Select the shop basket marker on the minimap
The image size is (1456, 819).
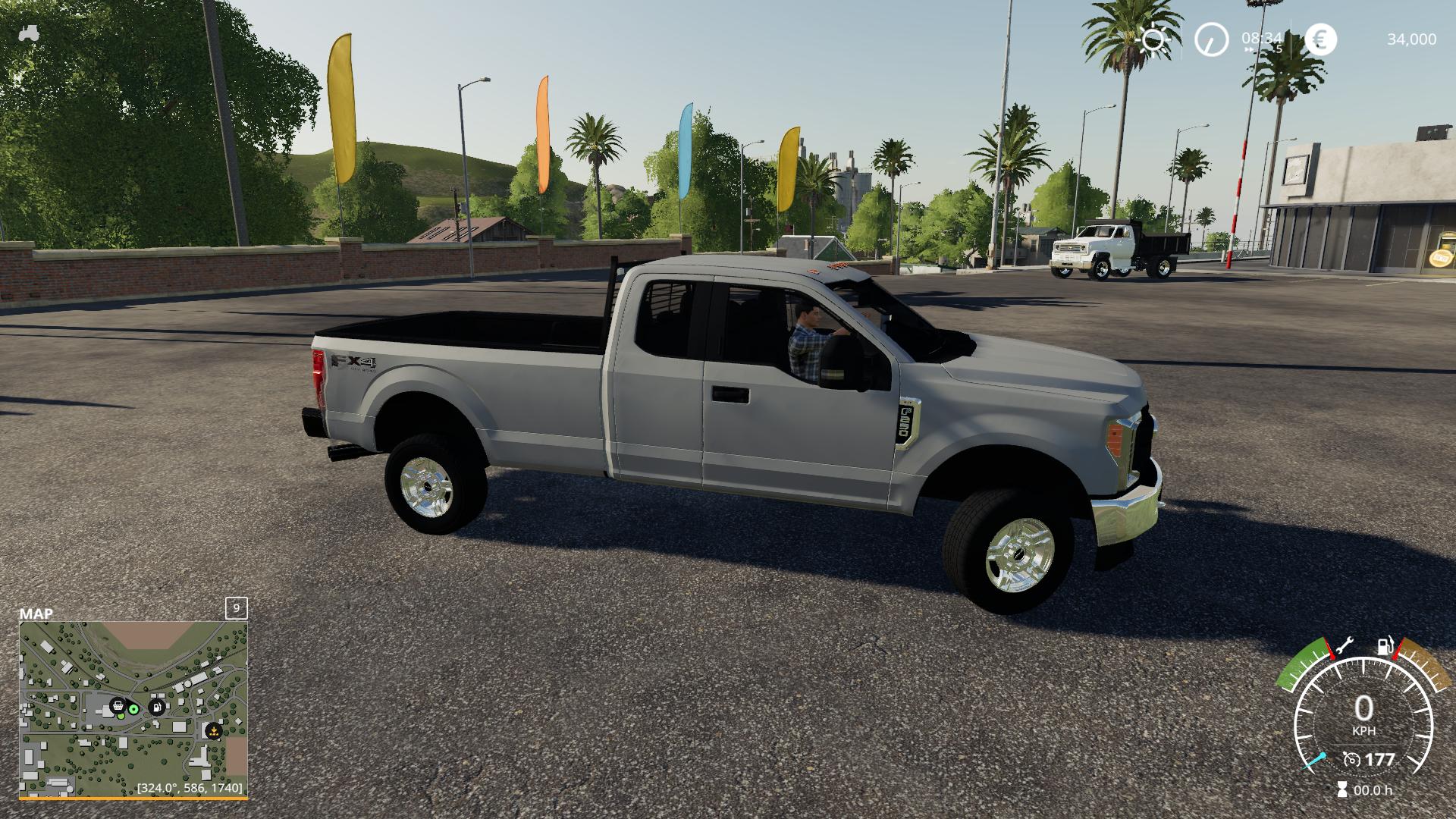click(118, 706)
